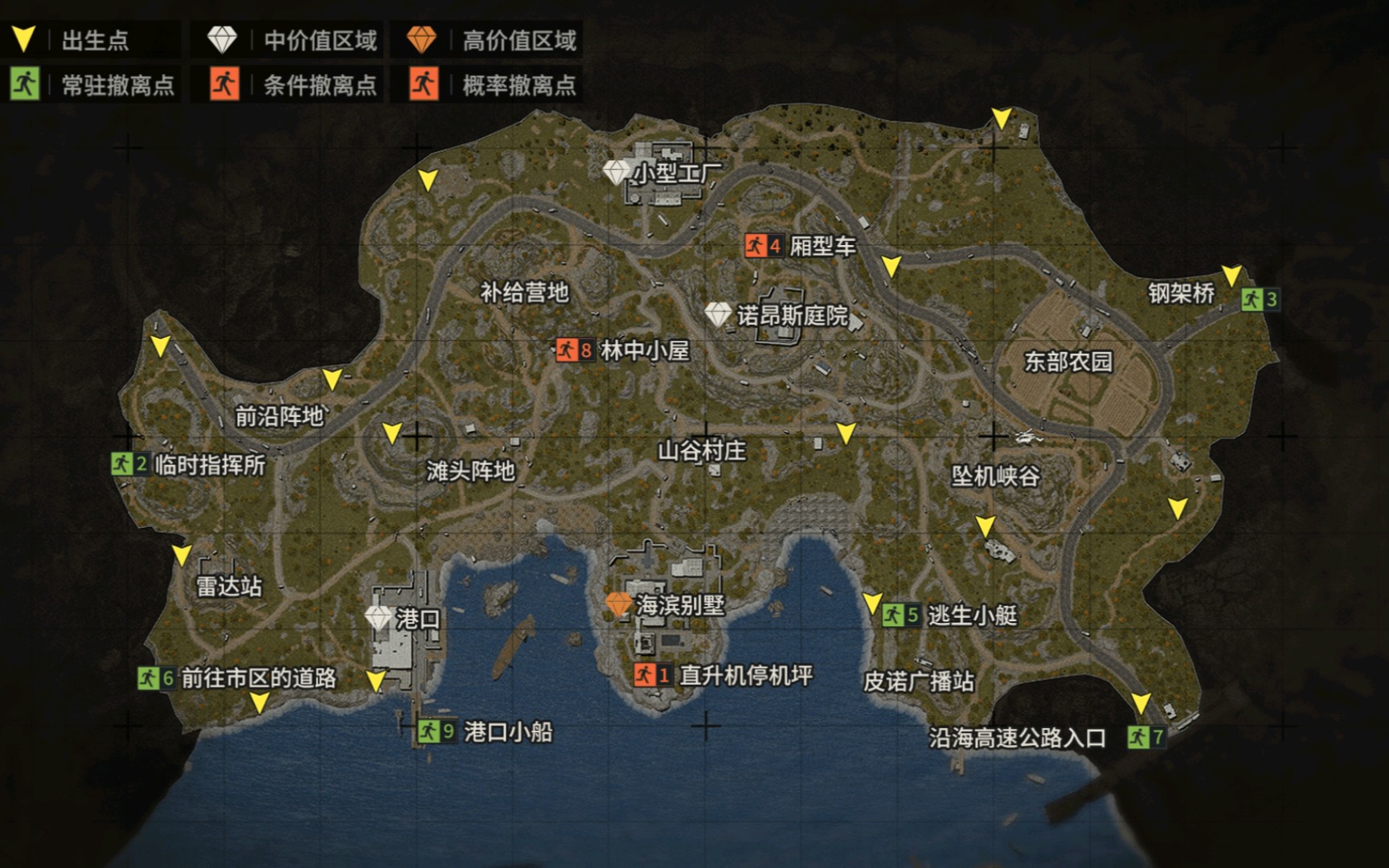The width and height of the screenshot is (1389, 868).
Task: Select extraction marker 7 沿海高速公路入口
Action: pyautogui.click(x=1146, y=737)
